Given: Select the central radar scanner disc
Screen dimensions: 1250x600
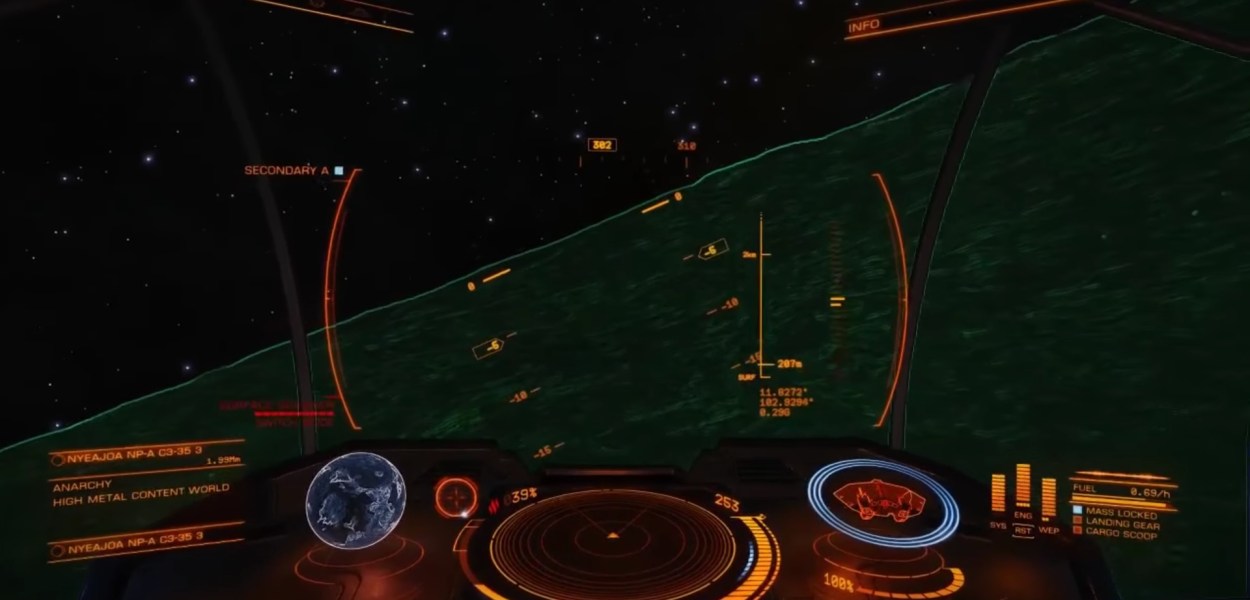Looking at the screenshot, I should pos(612,535).
